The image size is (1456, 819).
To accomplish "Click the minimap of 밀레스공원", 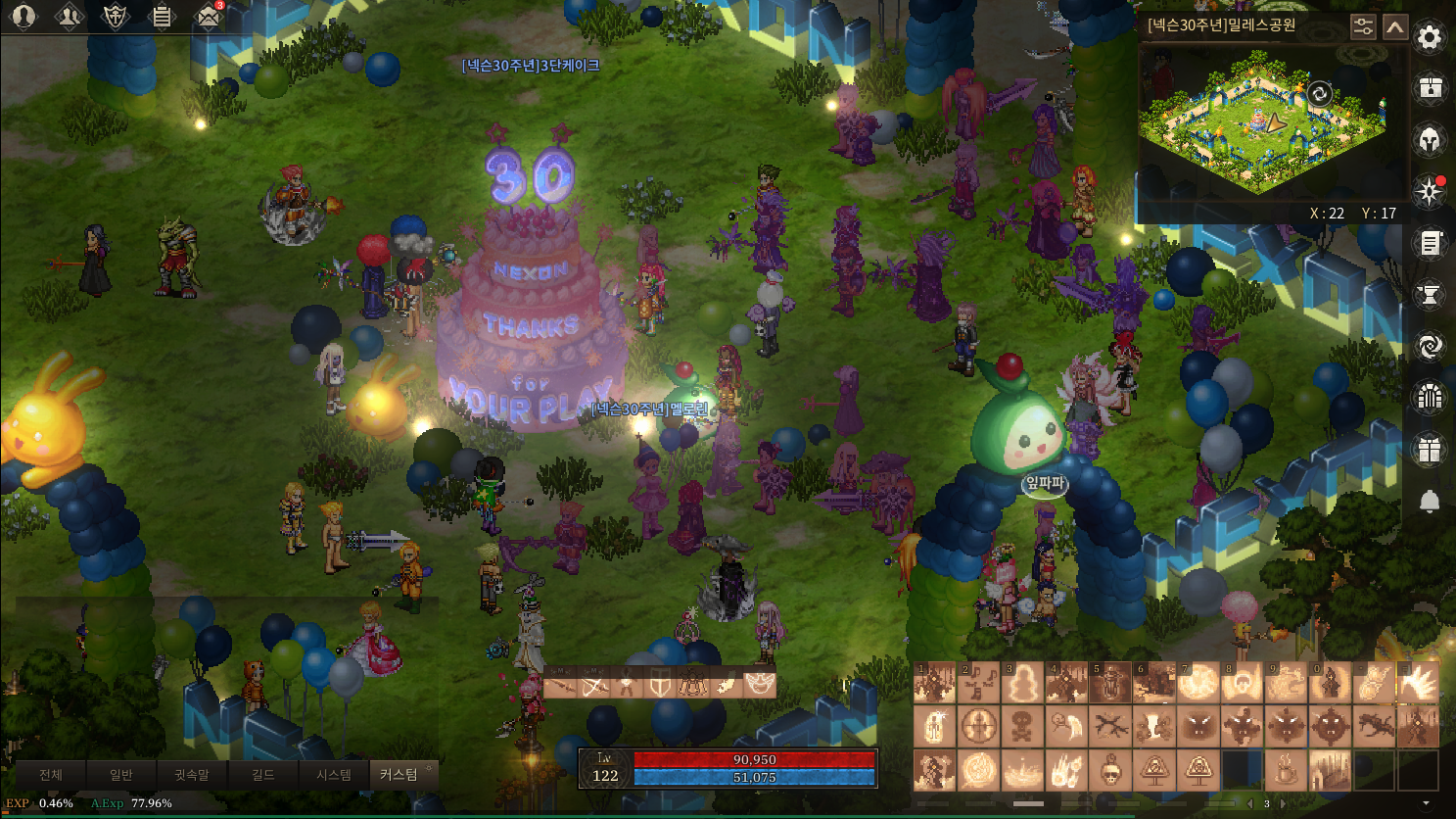I will coord(1263,122).
